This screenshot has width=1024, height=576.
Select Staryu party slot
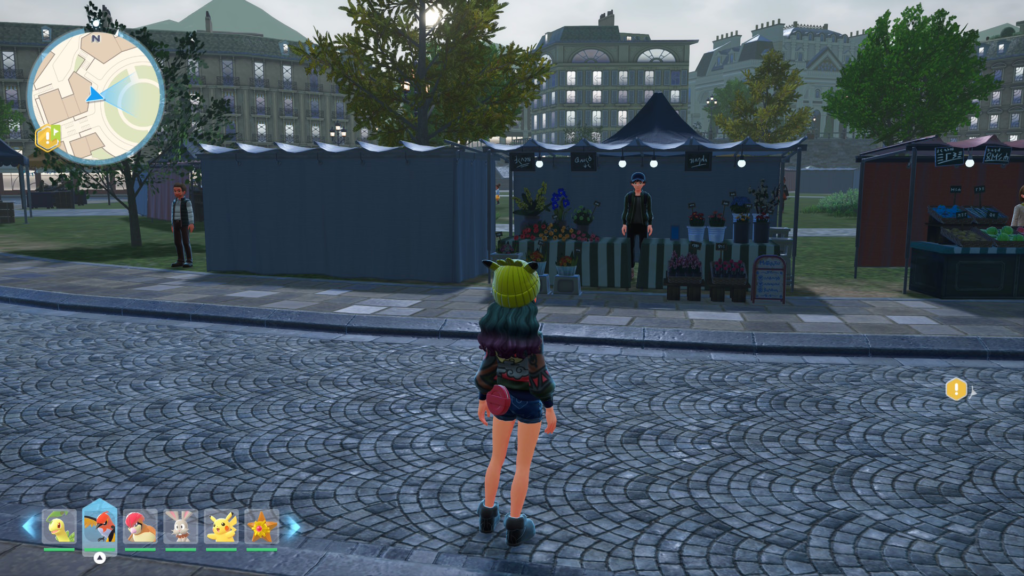click(262, 527)
